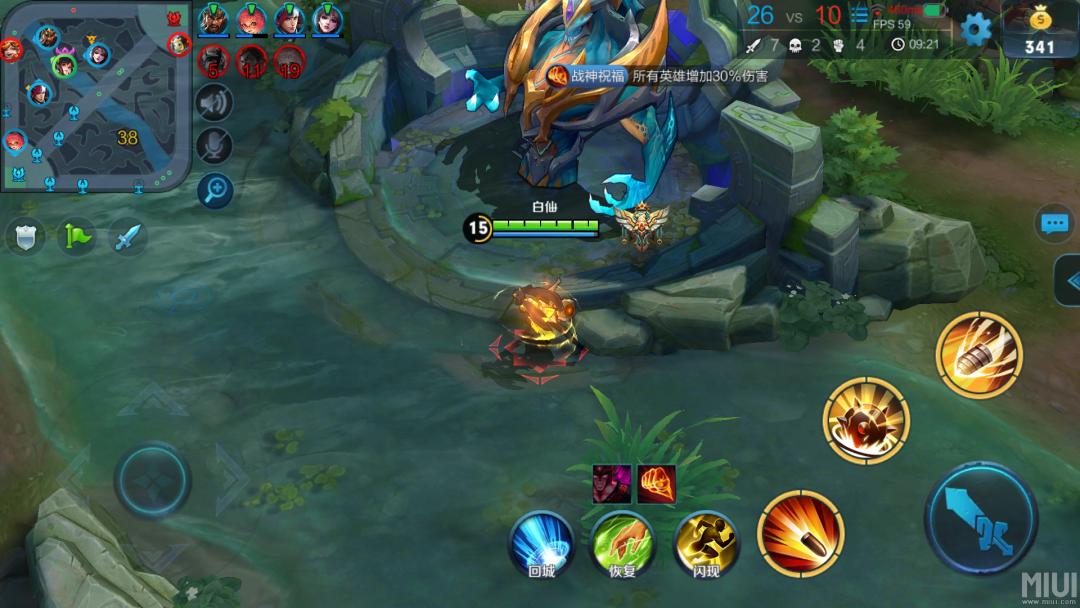Tap the movement joystick pad
1080x608 pixels.
point(153,480)
